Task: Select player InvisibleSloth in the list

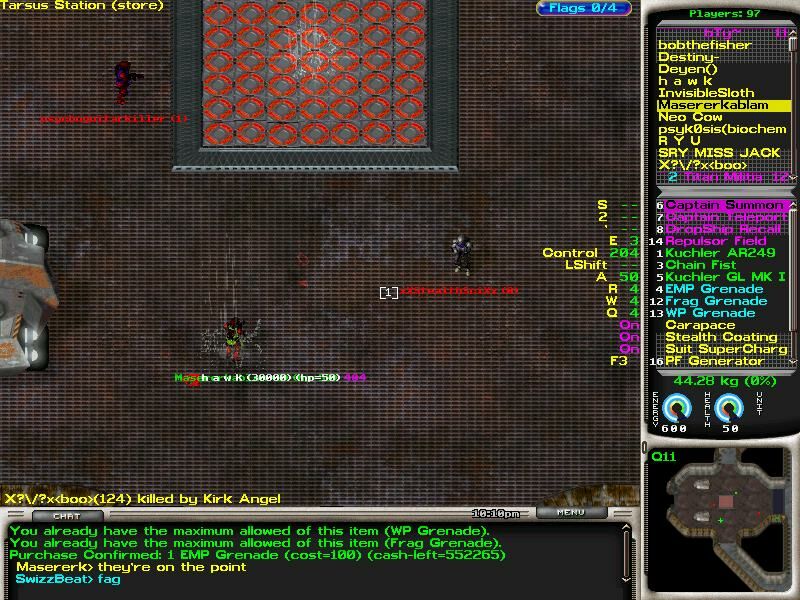Action: coord(706,93)
